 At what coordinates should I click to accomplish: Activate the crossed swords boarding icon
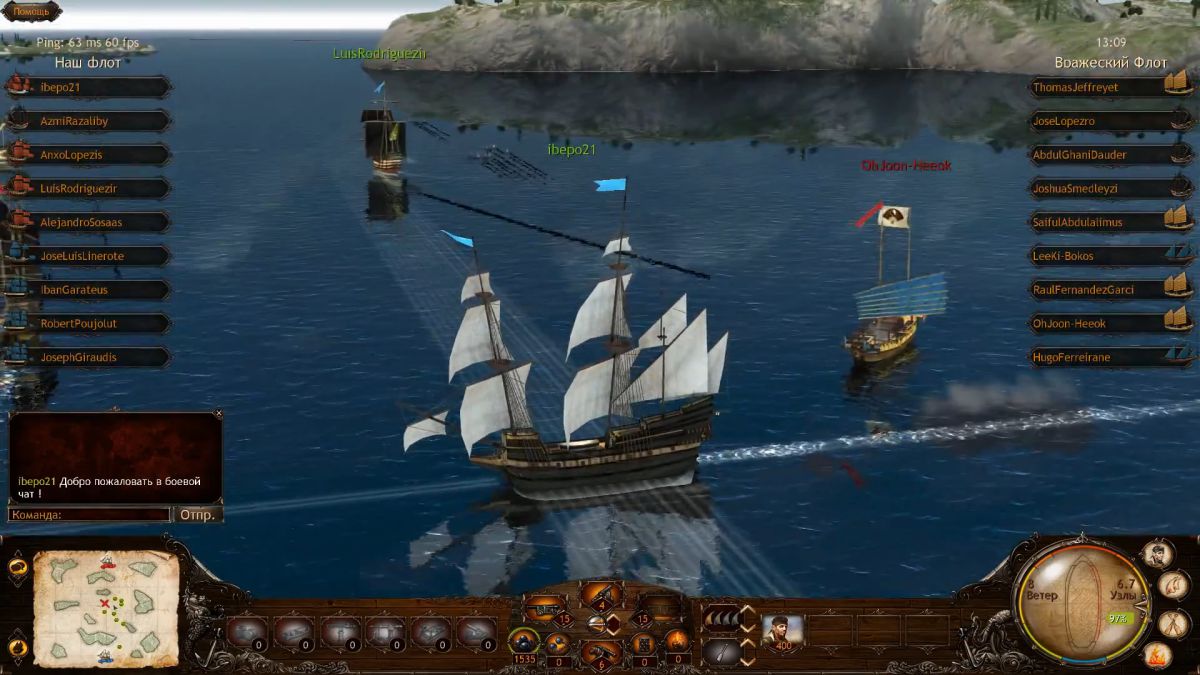click(x=1174, y=622)
